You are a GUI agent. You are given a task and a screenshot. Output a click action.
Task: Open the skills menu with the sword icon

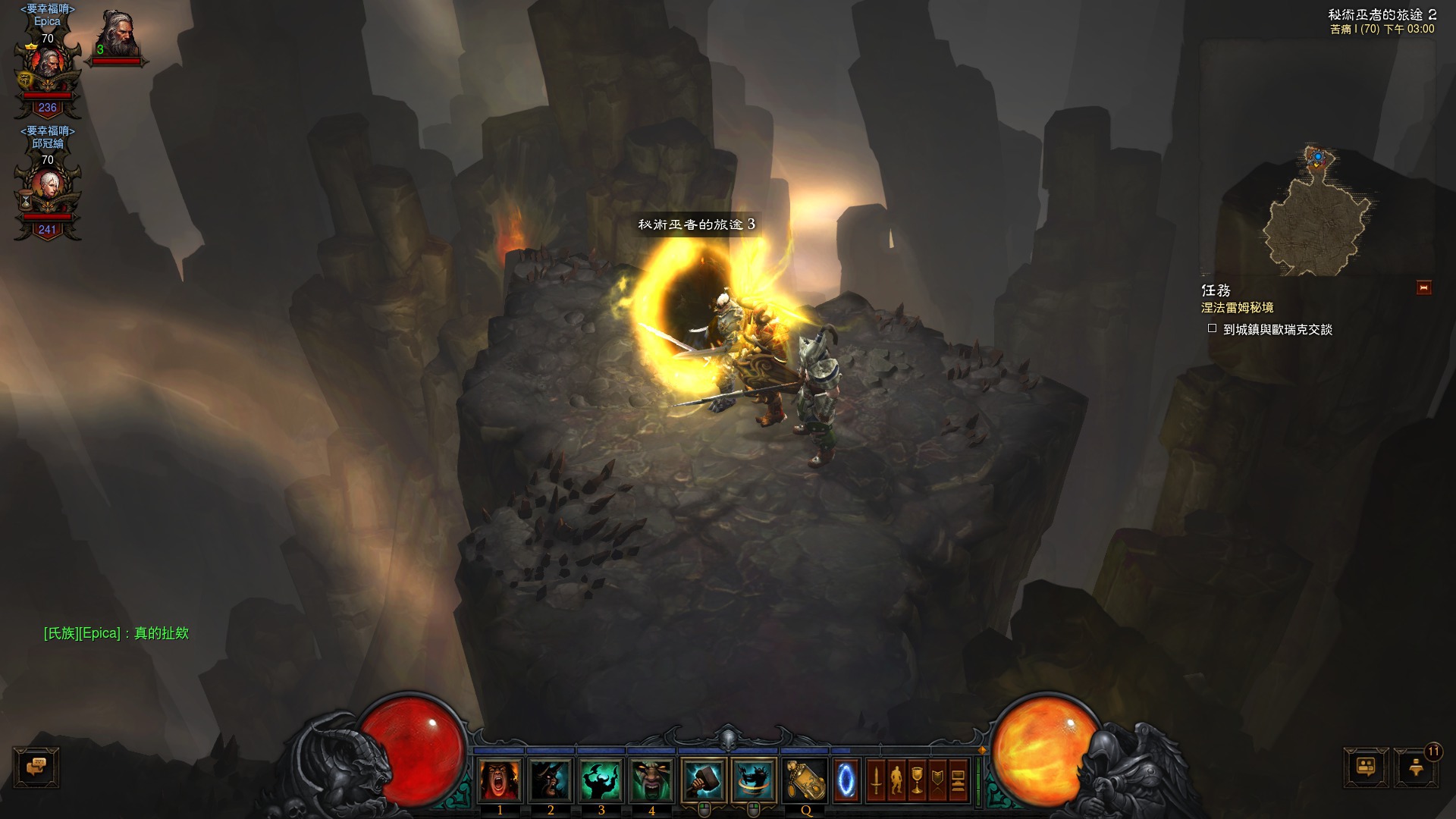click(876, 780)
